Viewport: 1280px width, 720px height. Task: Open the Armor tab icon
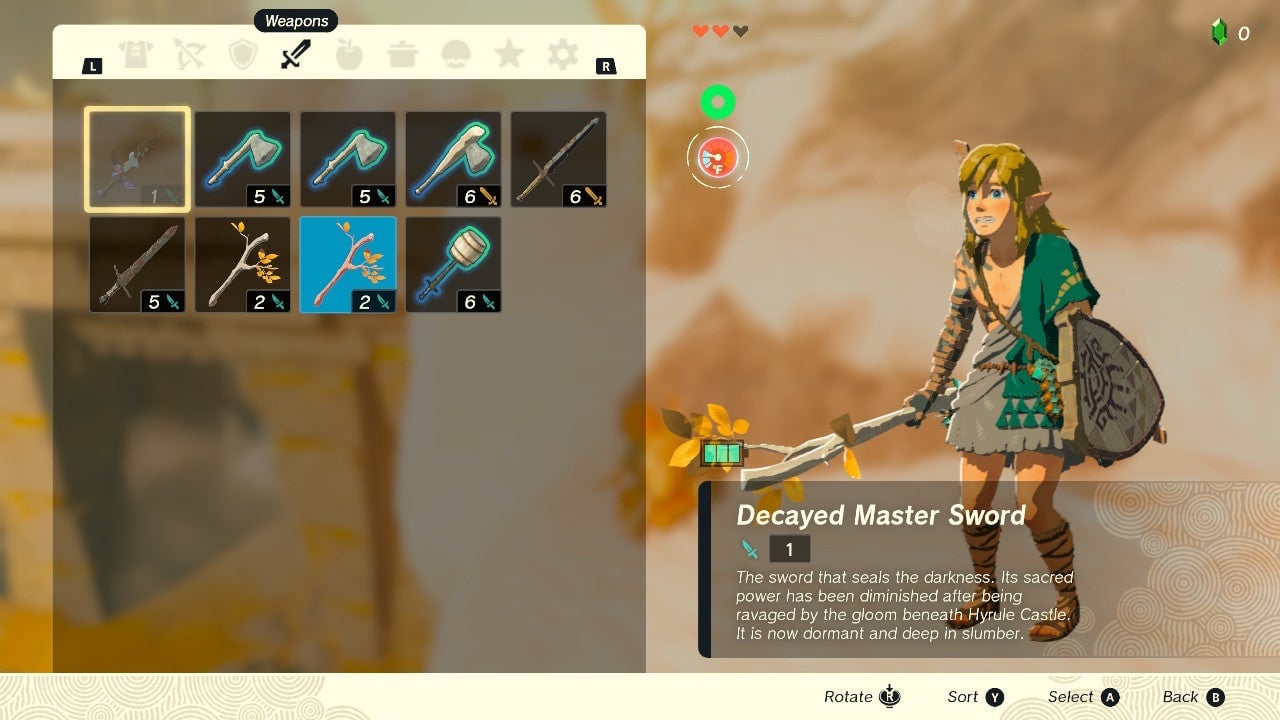[137, 55]
